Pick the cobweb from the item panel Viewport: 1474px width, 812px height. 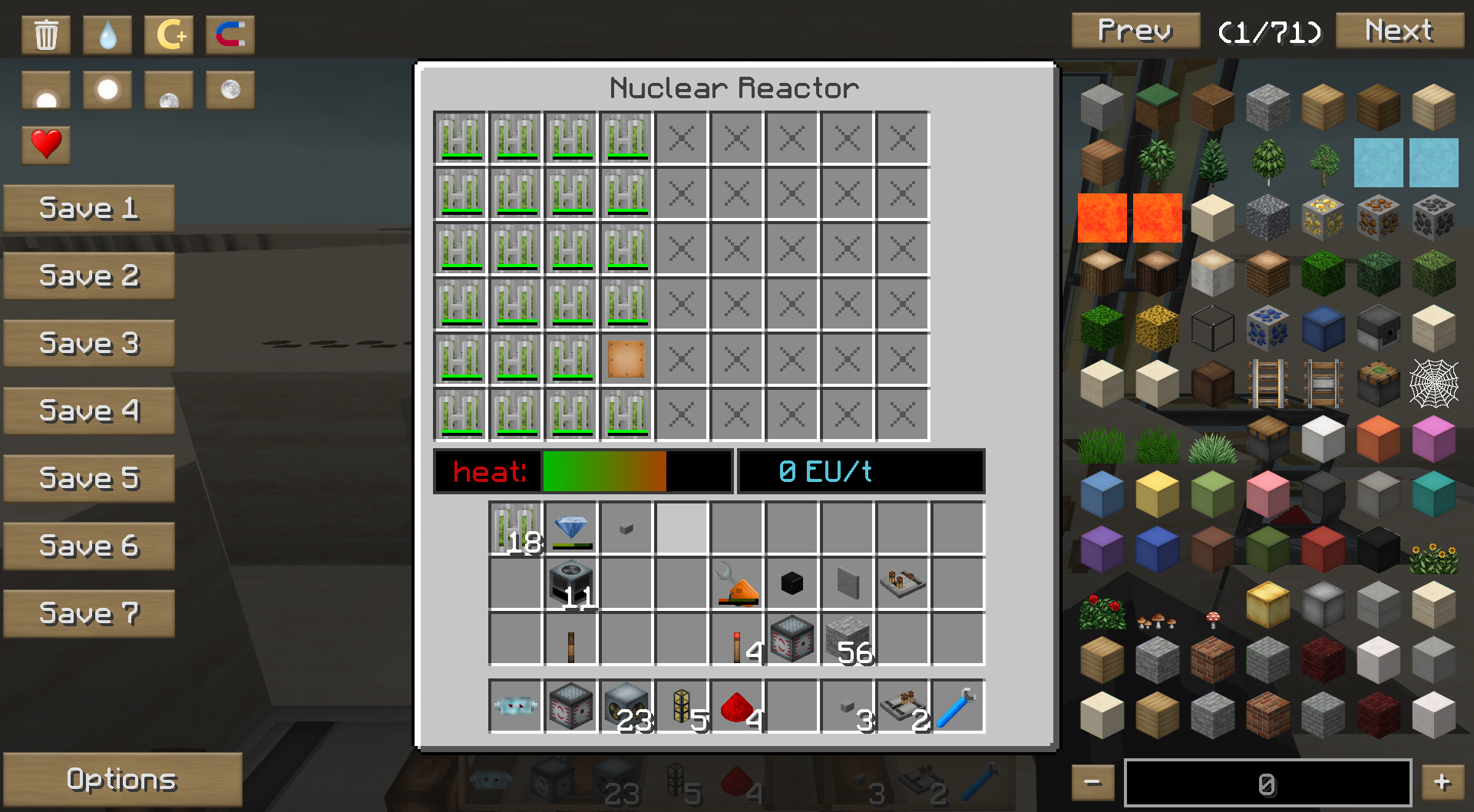pyautogui.click(x=1433, y=383)
